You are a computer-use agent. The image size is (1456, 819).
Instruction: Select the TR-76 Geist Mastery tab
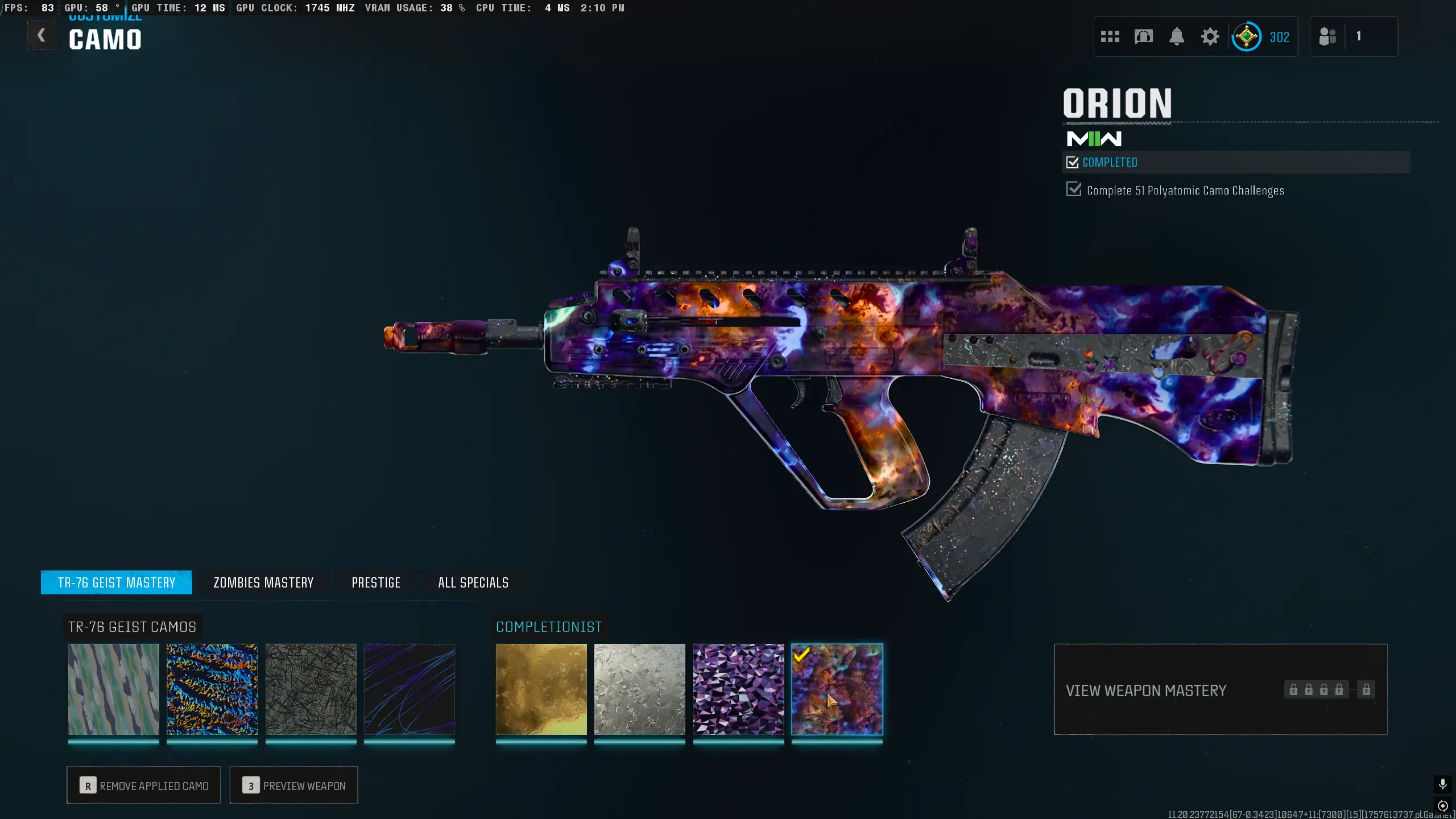coord(117,582)
